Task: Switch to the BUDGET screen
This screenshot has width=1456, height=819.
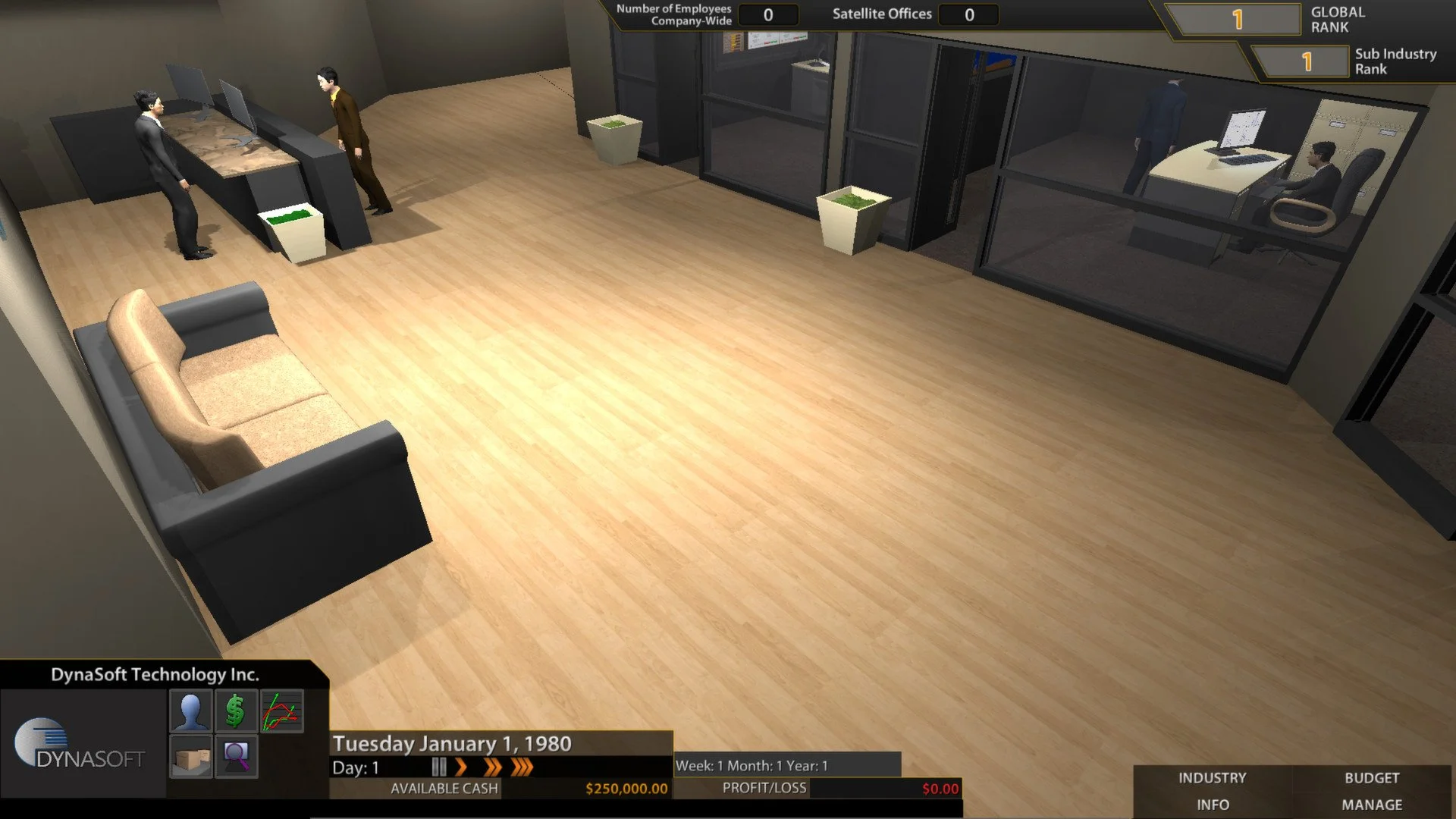Action: (x=1373, y=778)
